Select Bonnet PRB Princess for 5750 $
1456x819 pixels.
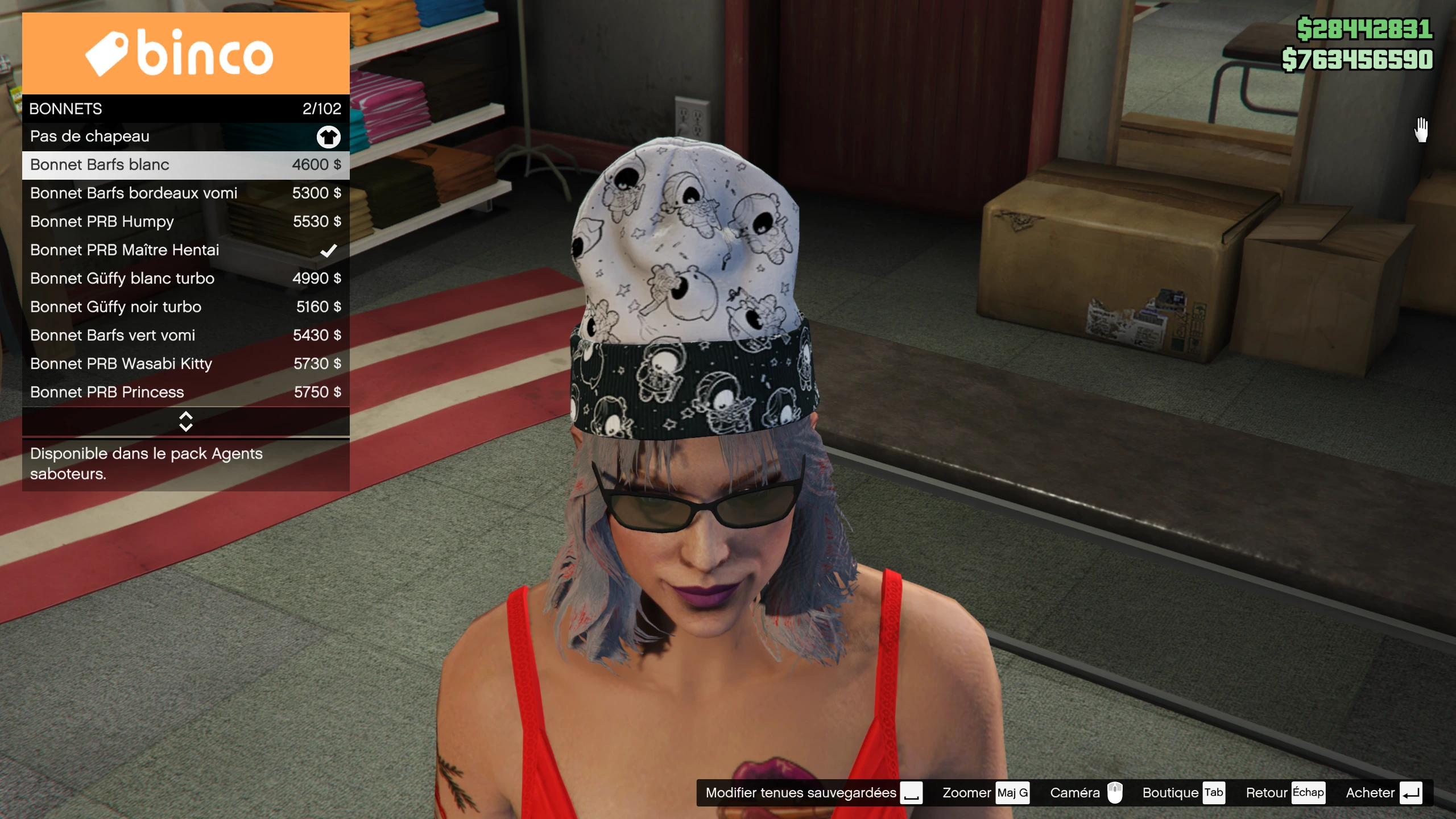point(185,392)
